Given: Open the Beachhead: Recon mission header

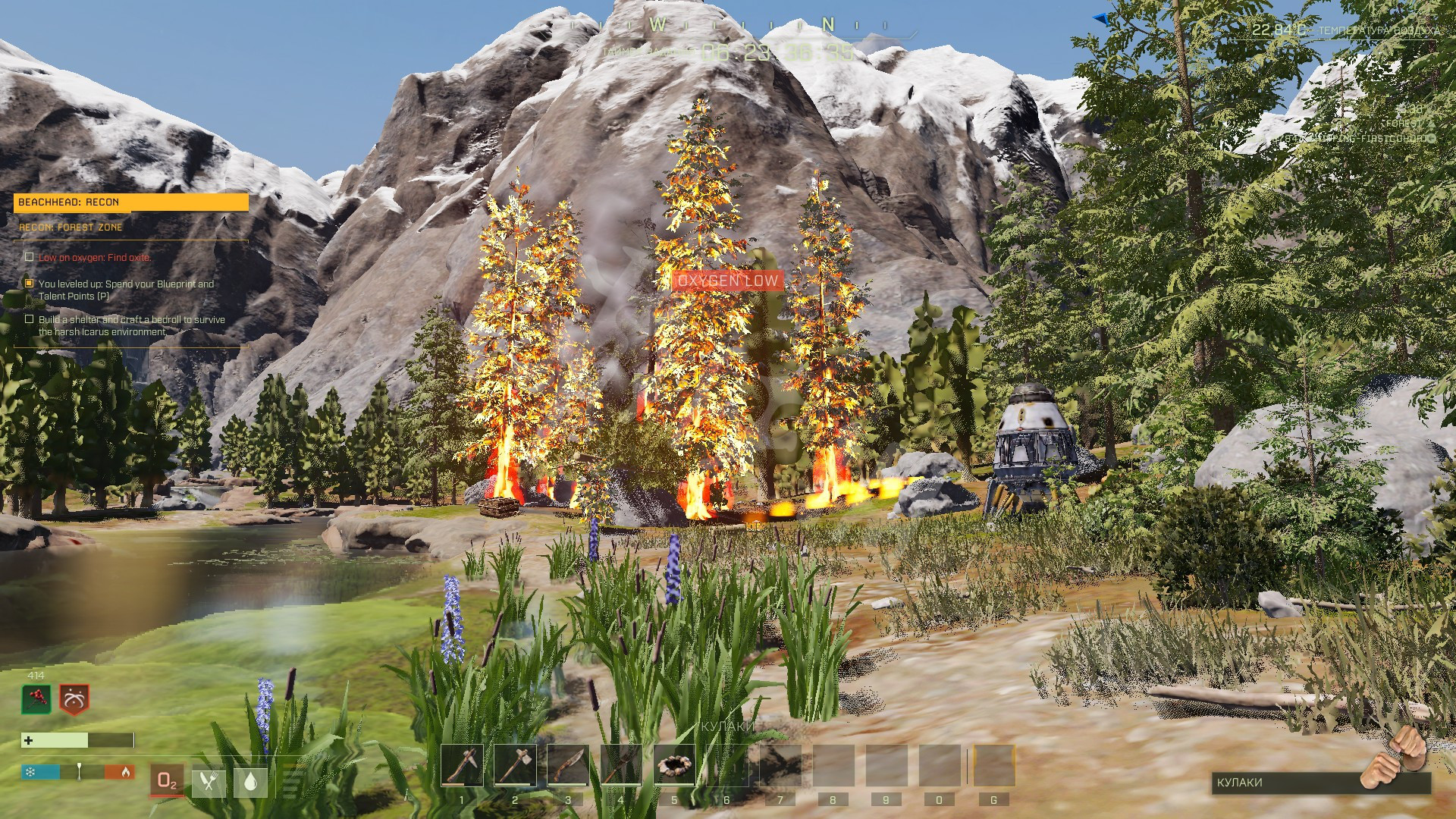Looking at the screenshot, I should click(x=130, y=202).
